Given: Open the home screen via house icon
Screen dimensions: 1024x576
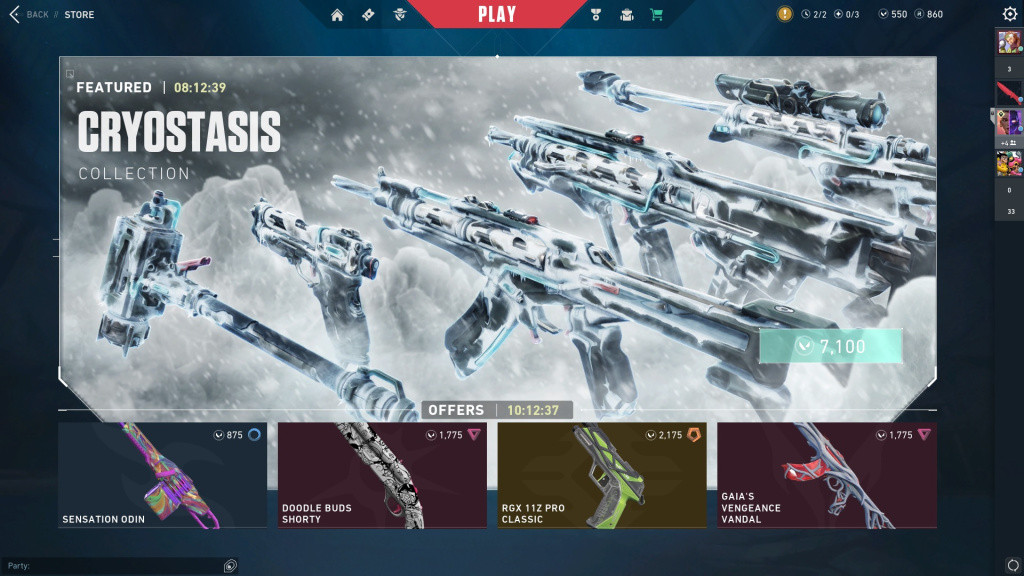Looking at the screenshot, I should pyautogui.click(x=337, y=15).
